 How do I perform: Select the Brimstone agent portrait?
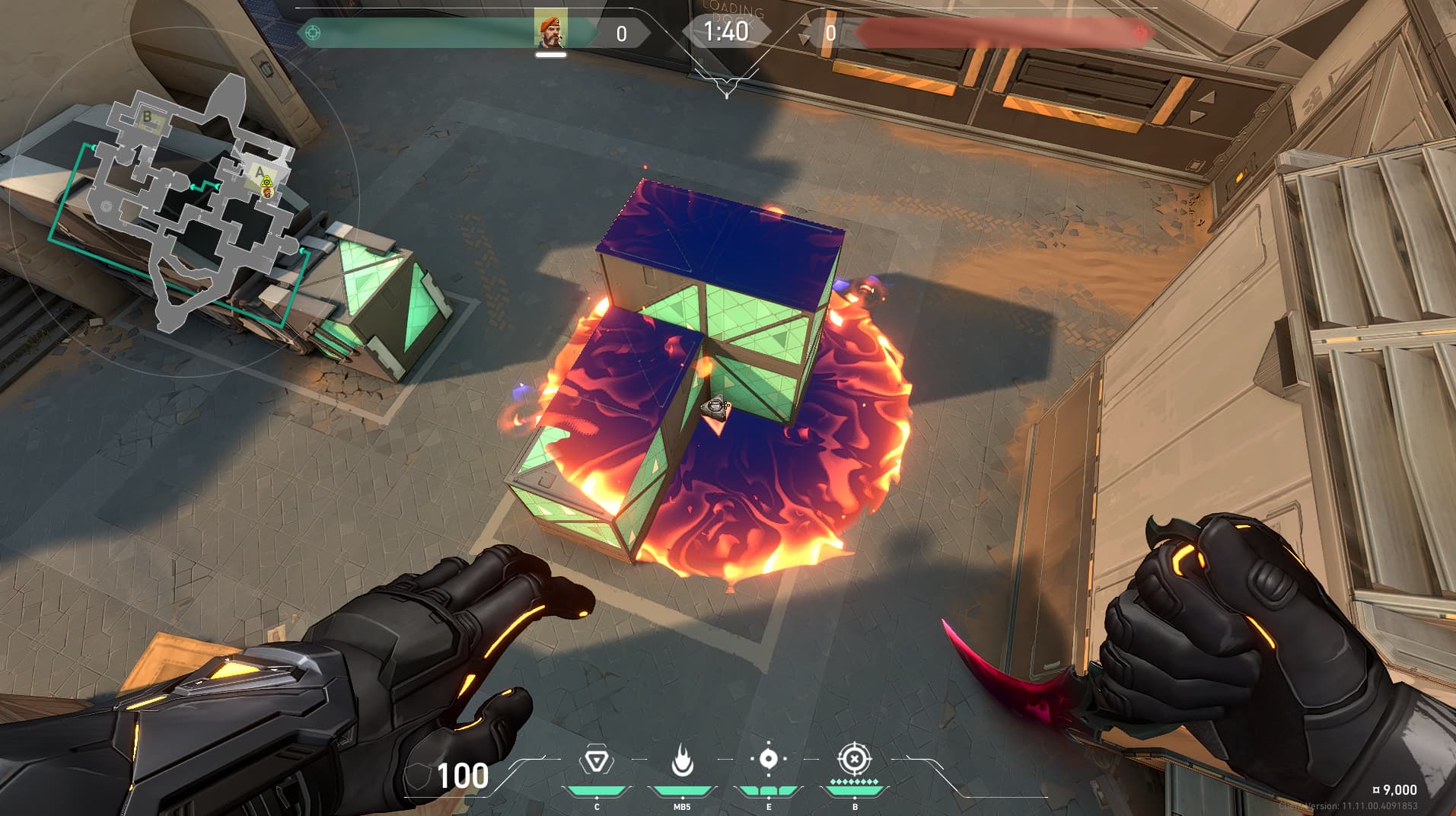[x=550, y=30]
